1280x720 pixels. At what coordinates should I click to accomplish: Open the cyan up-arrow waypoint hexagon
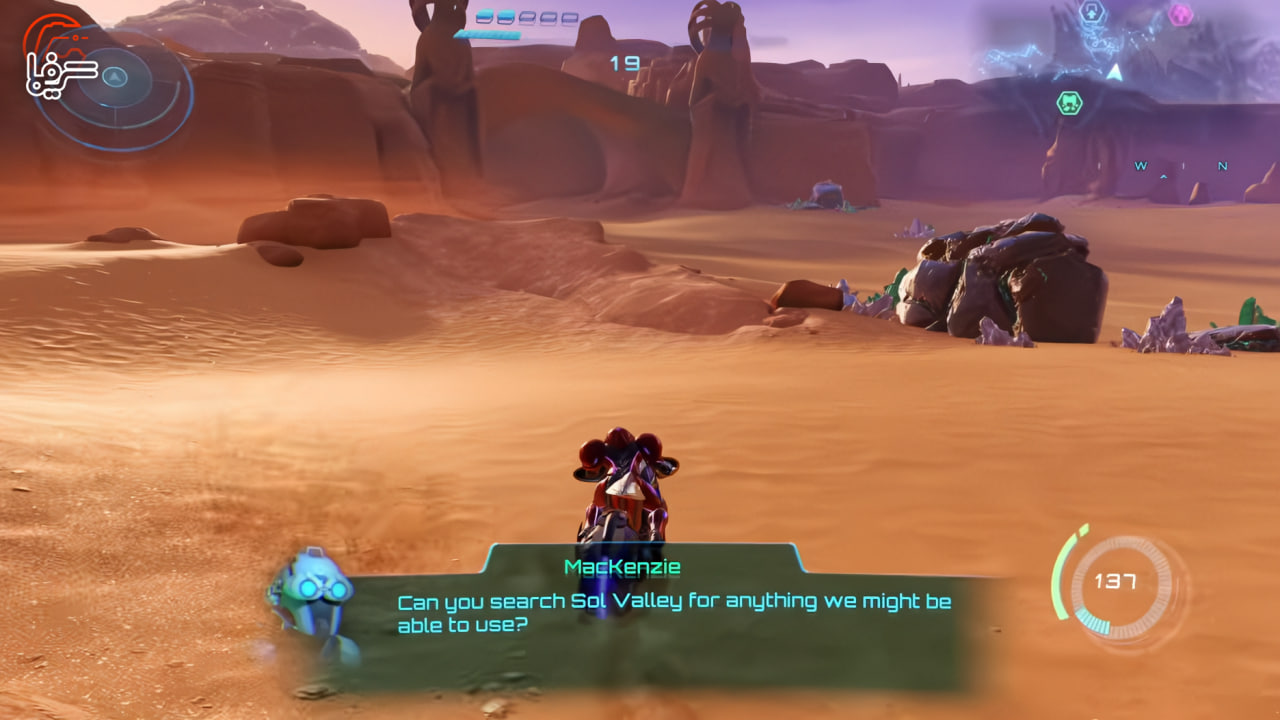(1092, 11)
